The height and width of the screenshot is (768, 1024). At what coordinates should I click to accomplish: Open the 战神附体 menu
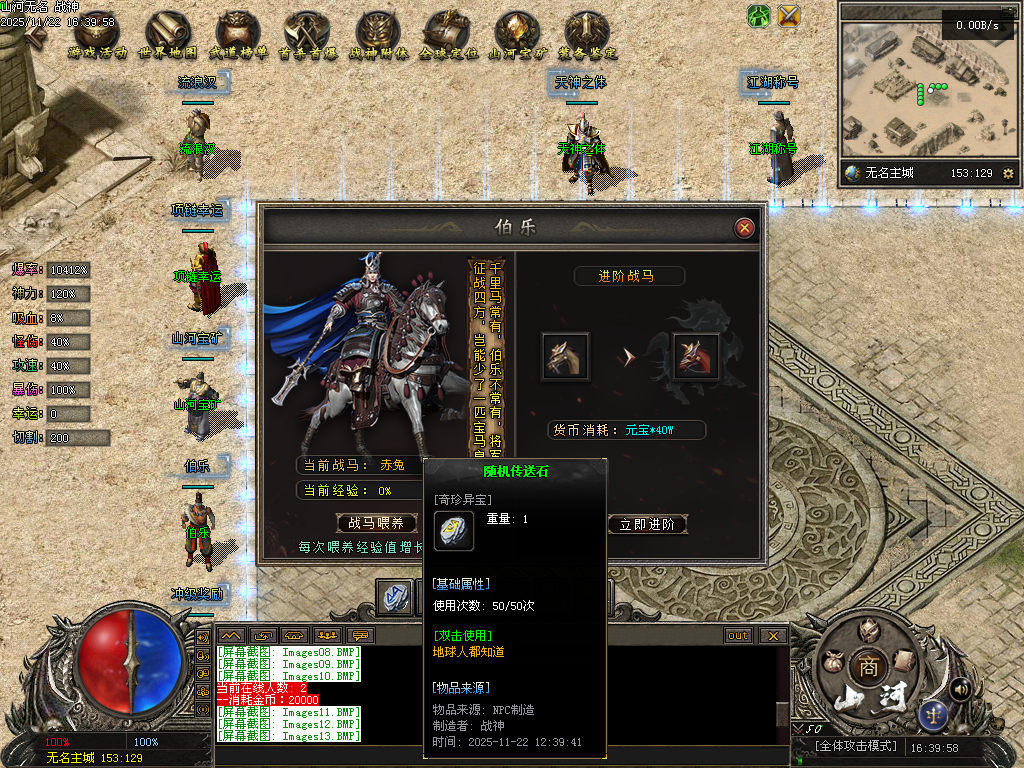tap(378, 37)
